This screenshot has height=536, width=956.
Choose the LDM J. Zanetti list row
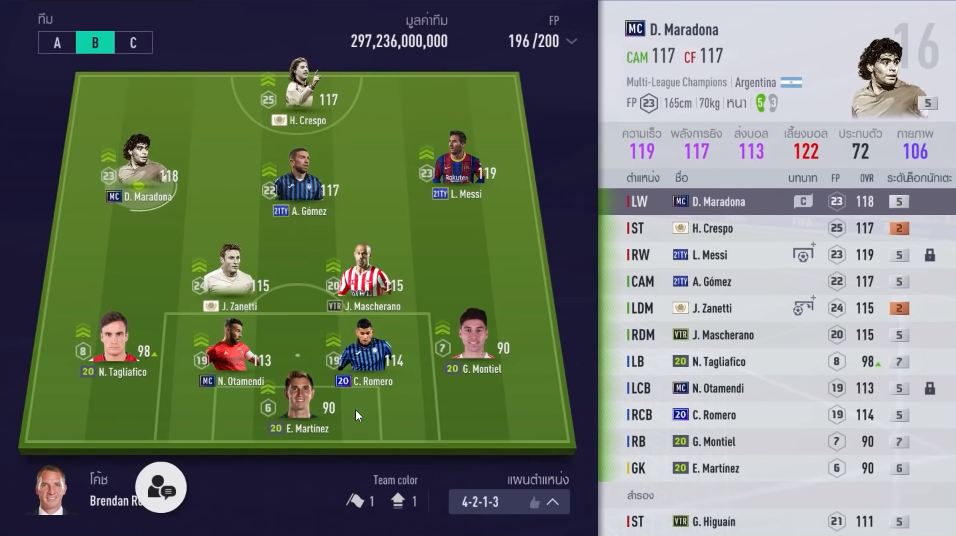776,308
